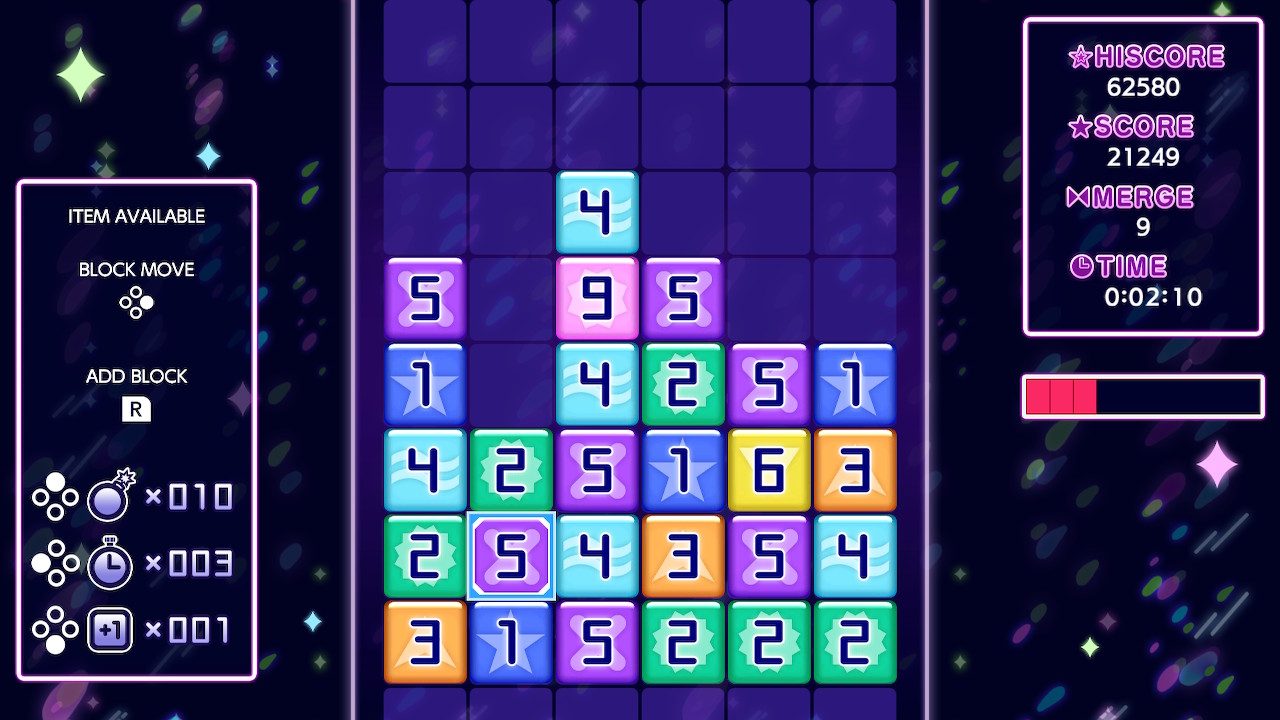Click the ITEM AVAILABLE panel header
The image size is (1280, 720).
click(136, 216)
